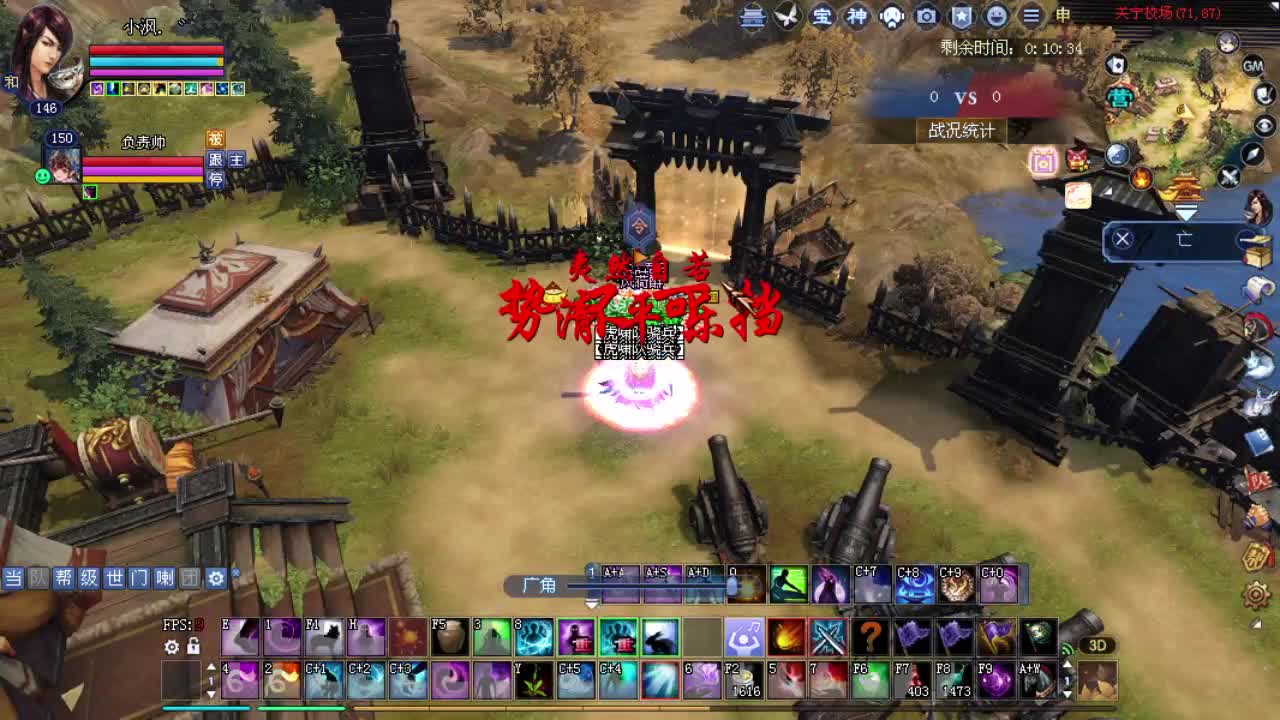Expand the downward arrow below the minimap

pos(1185,211)
